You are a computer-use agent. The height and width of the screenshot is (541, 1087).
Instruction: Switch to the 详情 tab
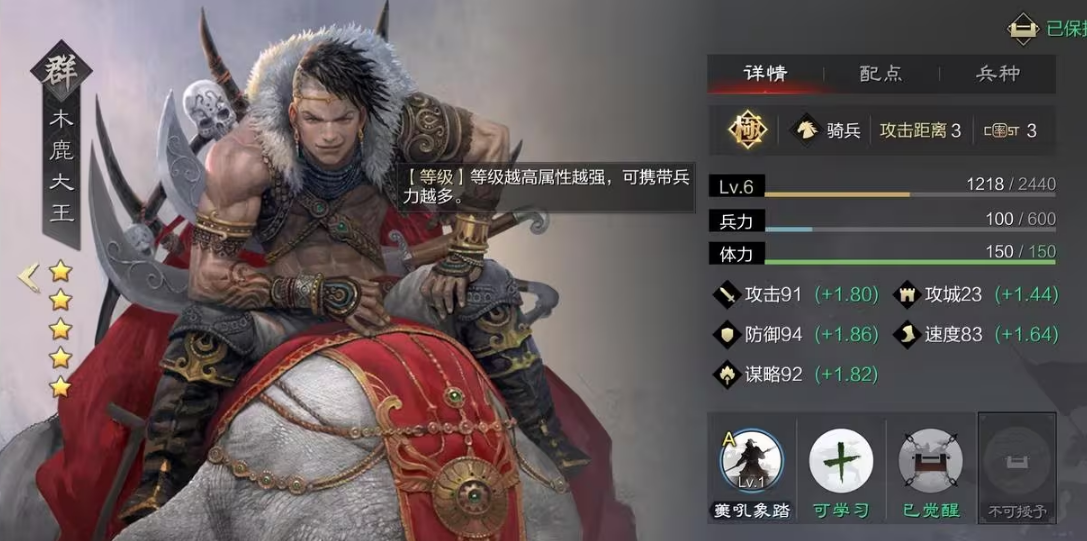pyautogui.click(x=765, y=74)
